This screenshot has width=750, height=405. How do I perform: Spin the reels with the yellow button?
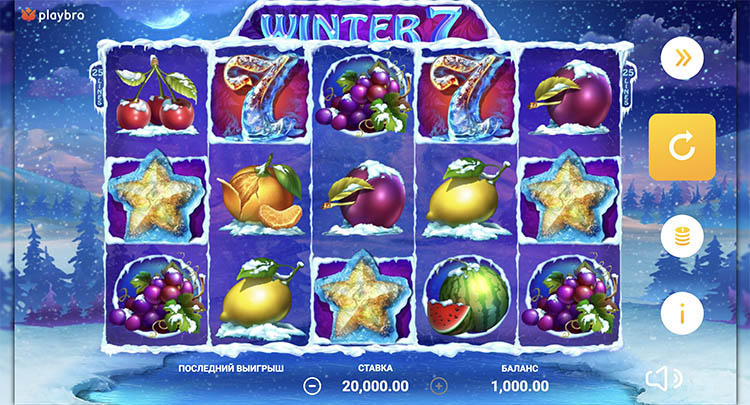coord(682,147)
